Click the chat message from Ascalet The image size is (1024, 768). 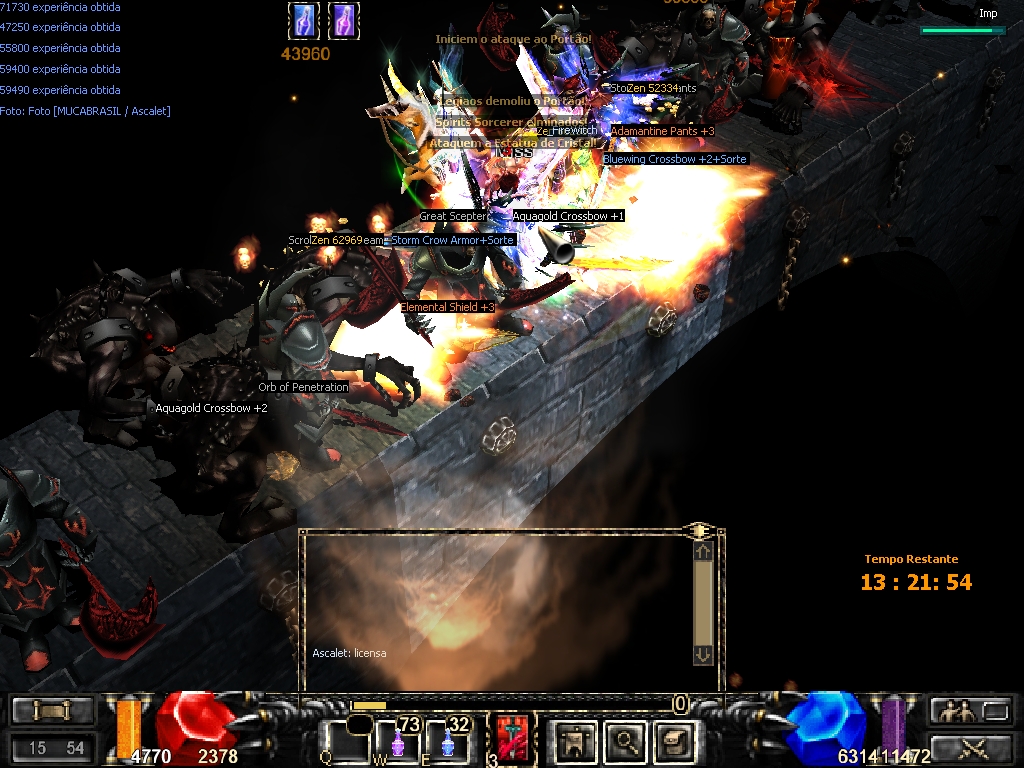pyautogui.click(x=349, y=653)
